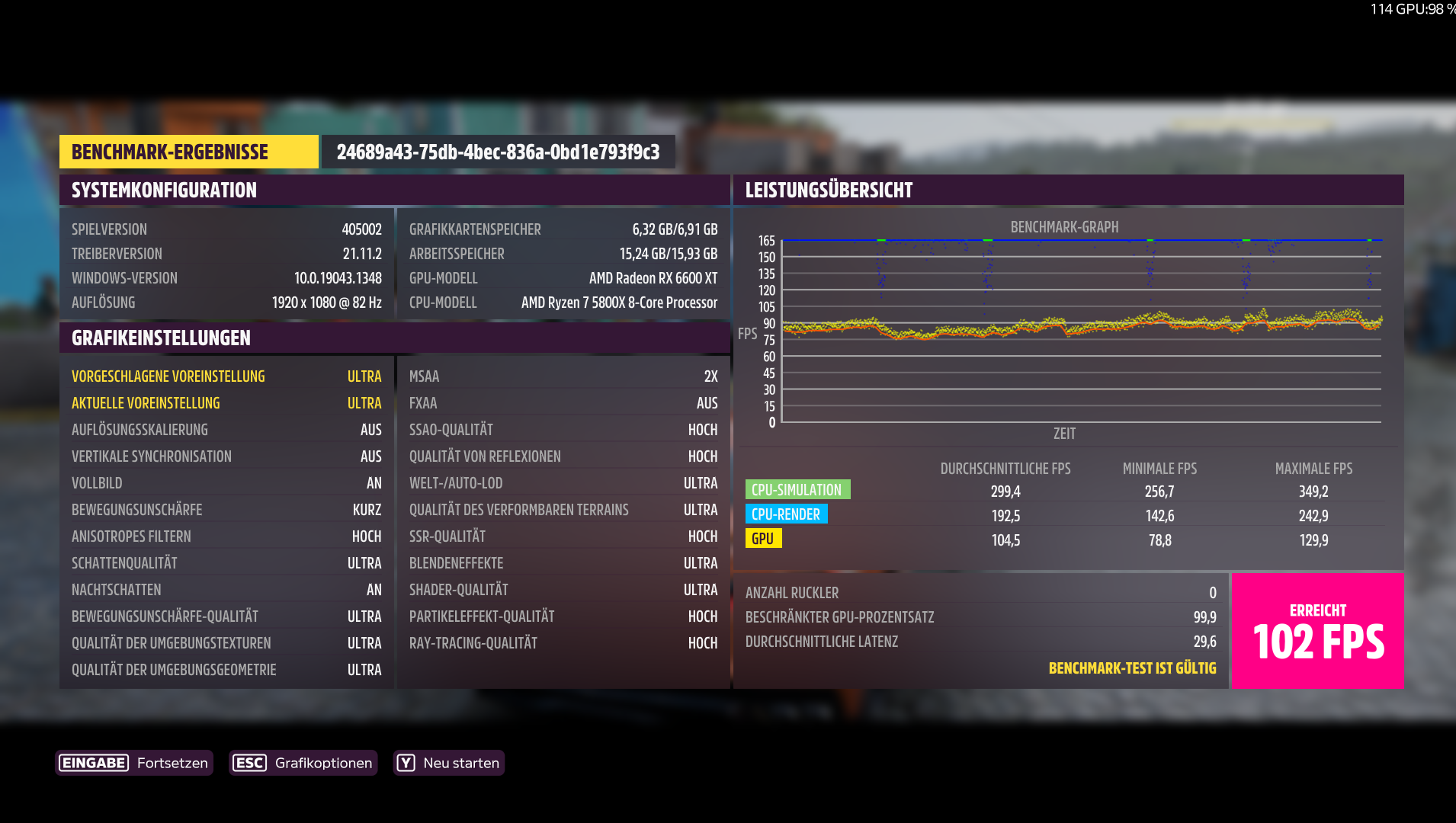Image resolution: width=1456 pixels, height=823 pixels.
Task: Select the GPU legend badge
Action: tap(763, 538)
